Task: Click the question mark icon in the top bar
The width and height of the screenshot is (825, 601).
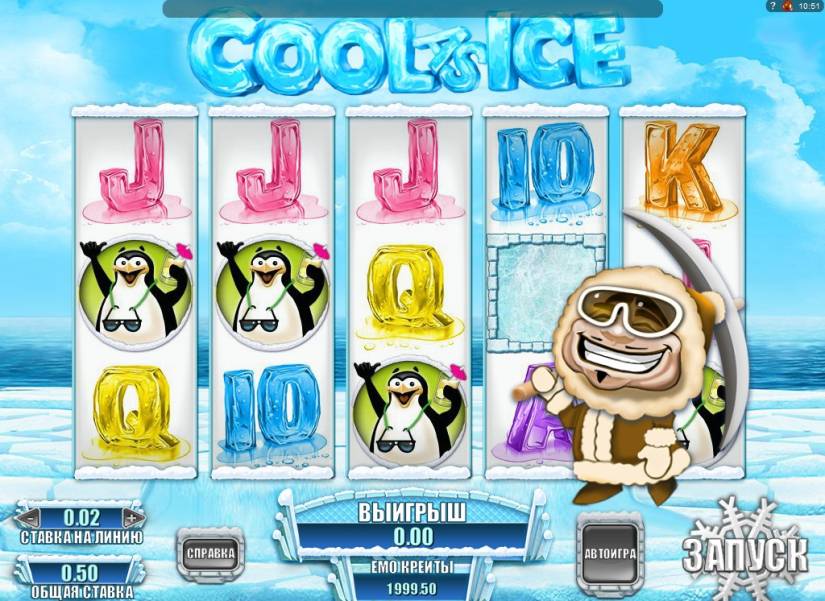Action: [x=773, y=7]
